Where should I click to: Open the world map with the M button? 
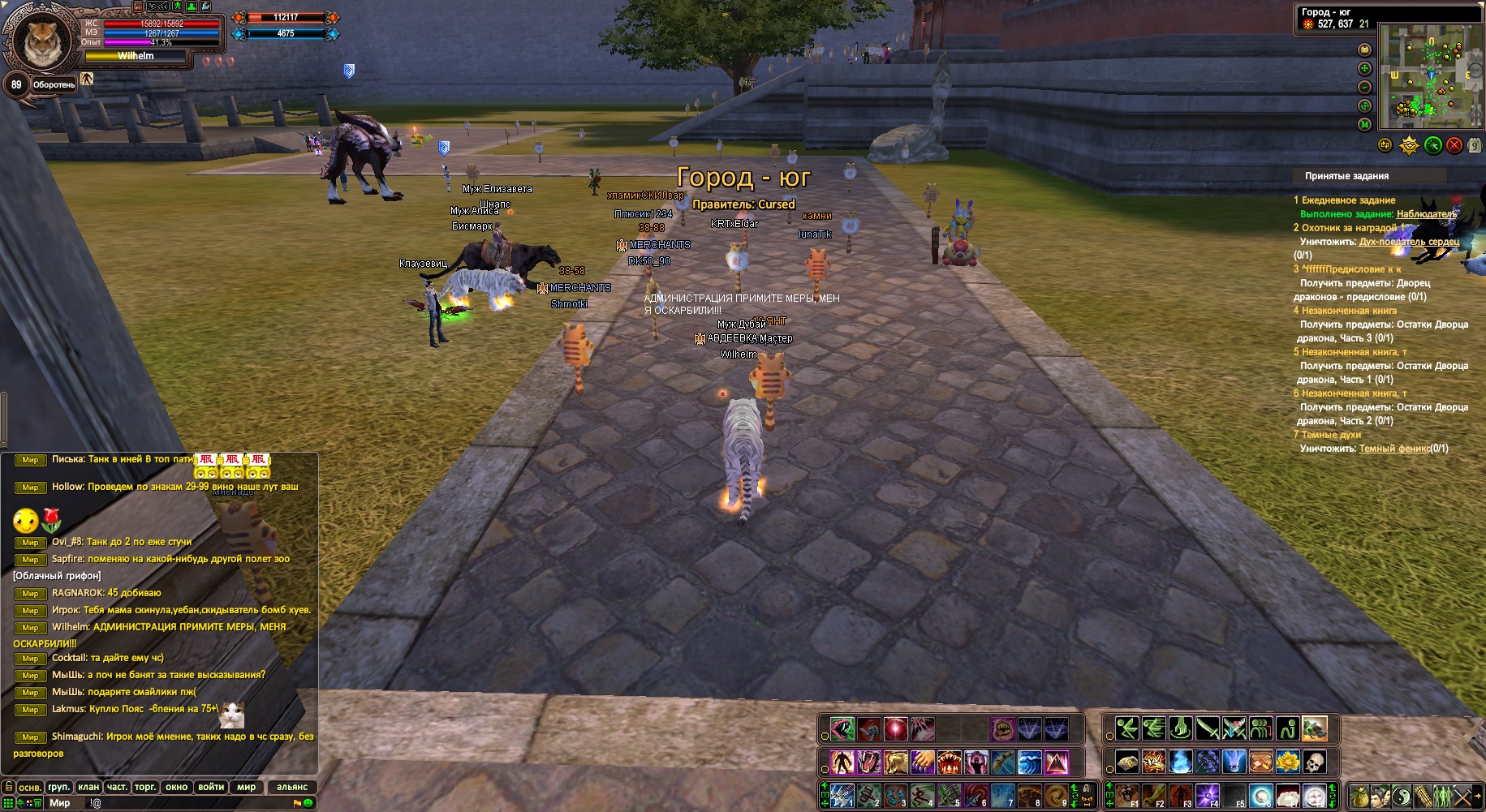coord(1365,124)
